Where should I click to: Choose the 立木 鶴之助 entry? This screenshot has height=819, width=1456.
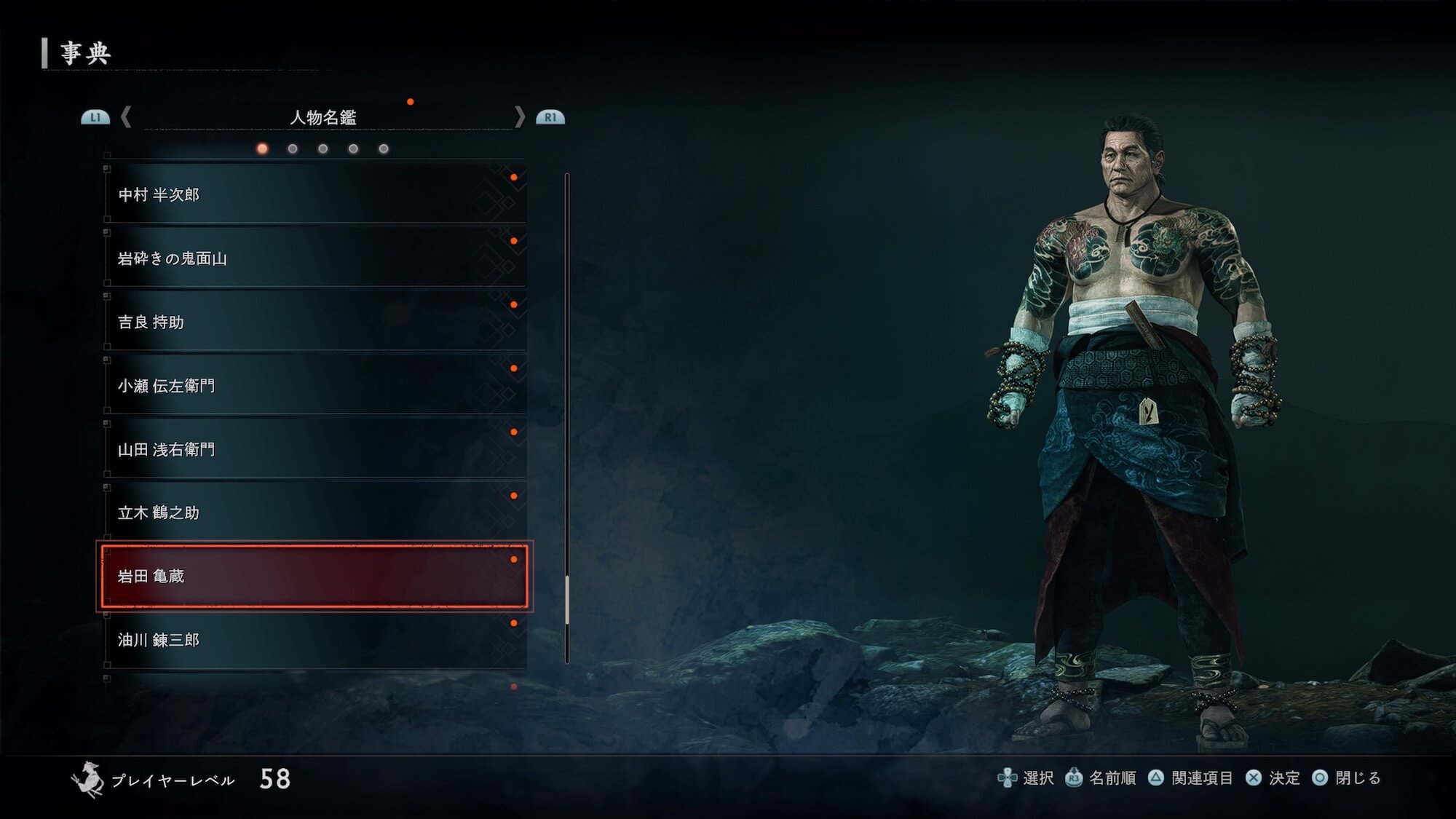[x=314, y=513]
